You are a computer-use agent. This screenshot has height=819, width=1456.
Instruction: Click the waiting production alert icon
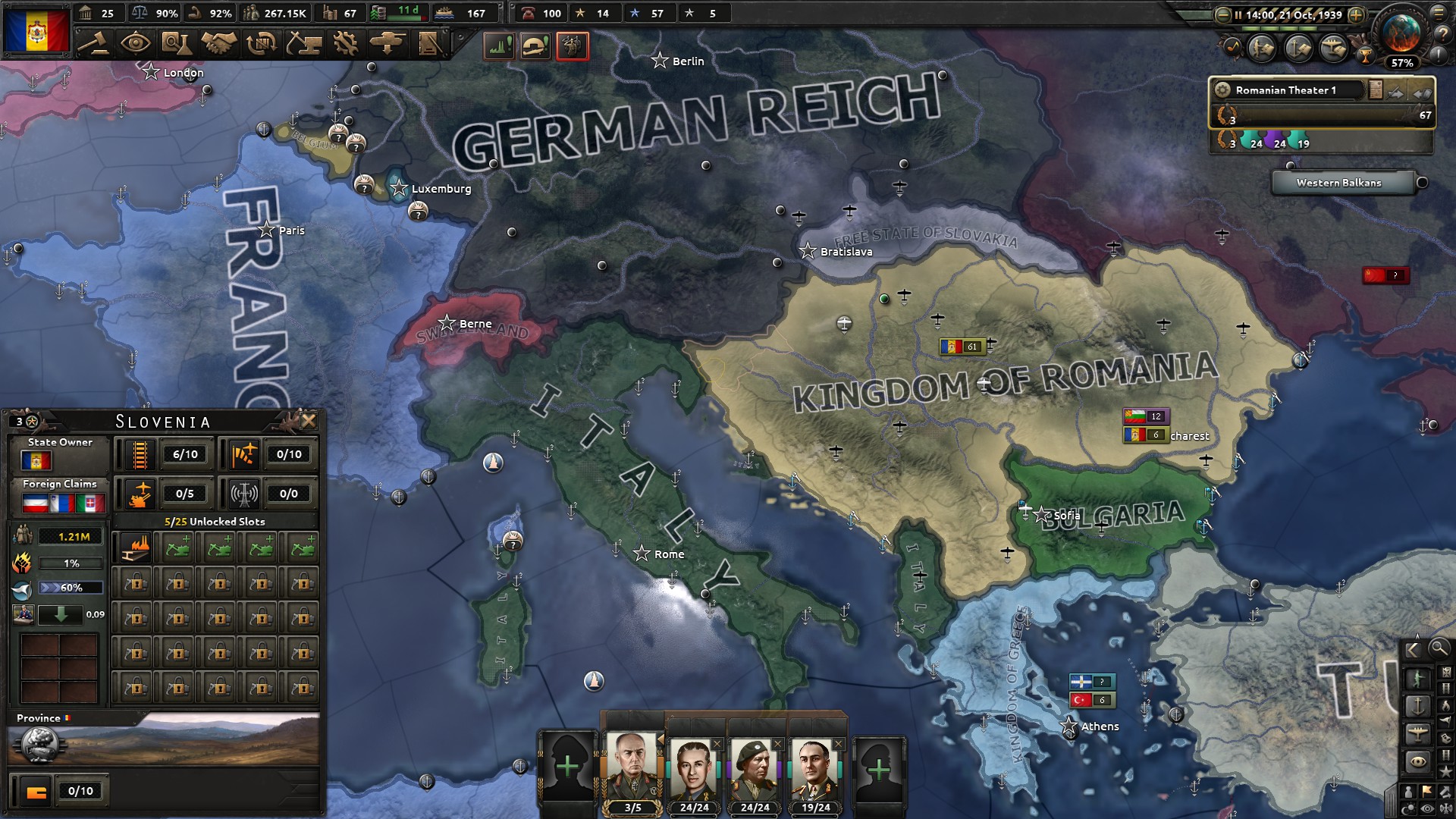498,46
